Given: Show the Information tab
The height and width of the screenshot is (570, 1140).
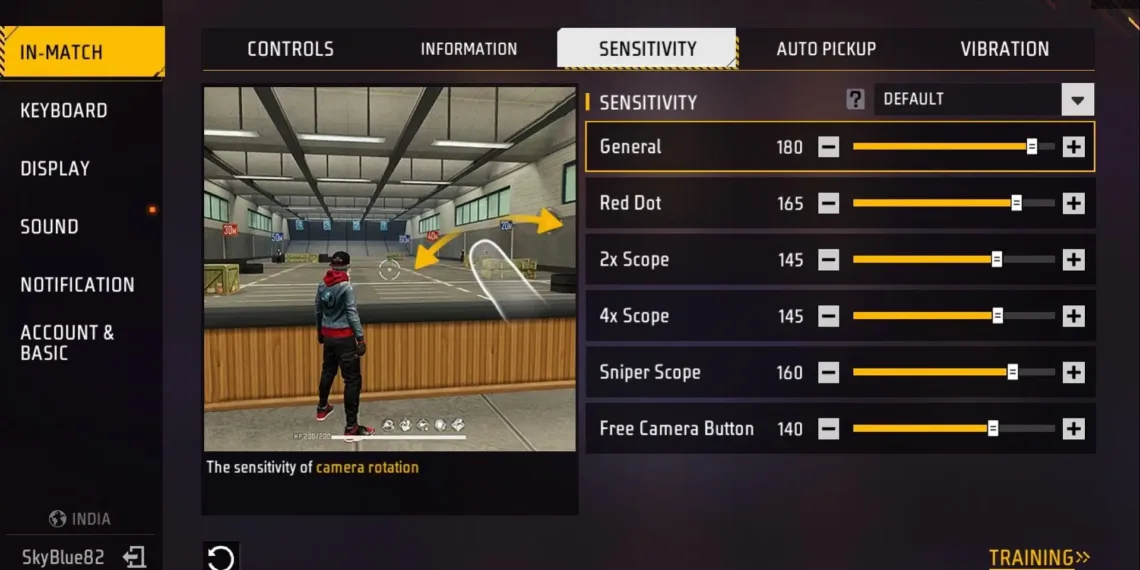Looking at the screenshot, I should click(468, 48).
